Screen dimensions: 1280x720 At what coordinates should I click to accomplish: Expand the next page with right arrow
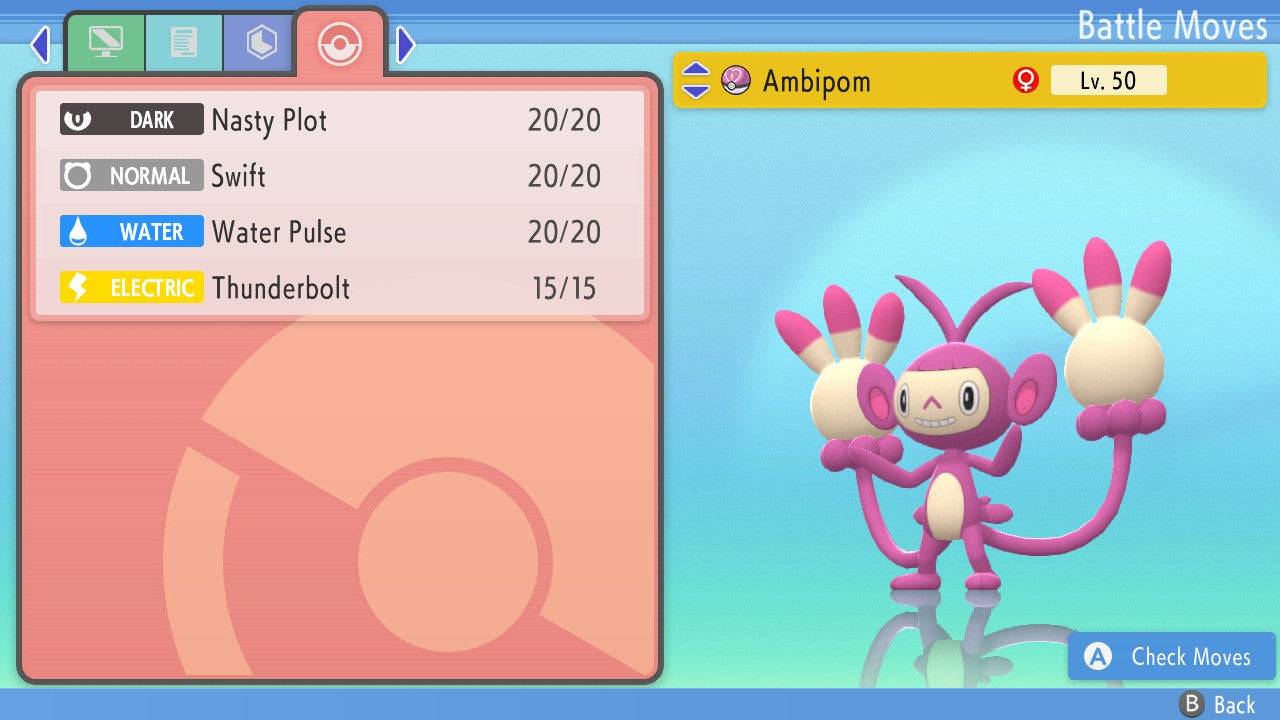pyautogui.click(x=404, y=44)
